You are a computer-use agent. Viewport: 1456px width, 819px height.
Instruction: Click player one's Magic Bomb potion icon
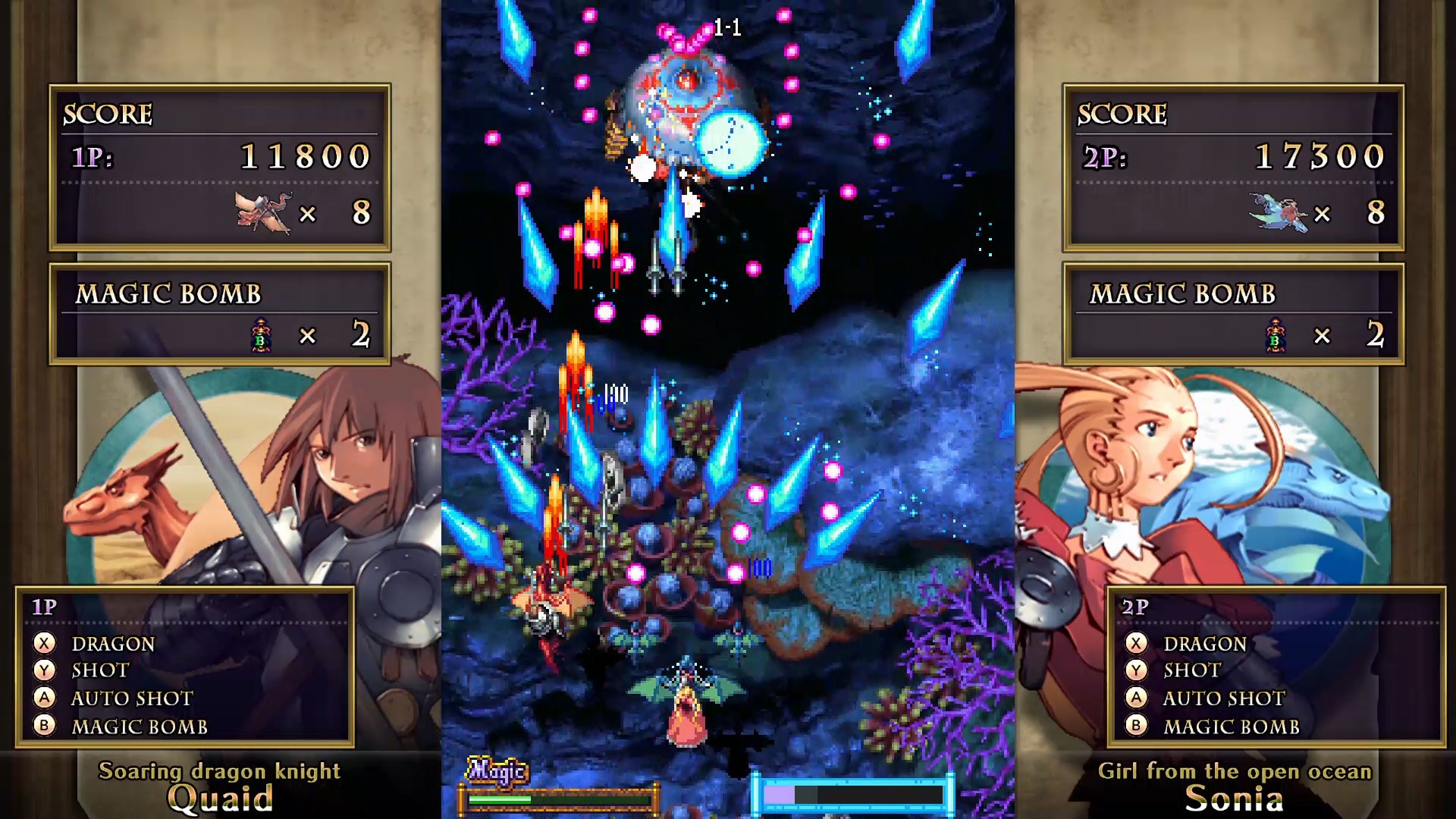(x=261, y=334)
